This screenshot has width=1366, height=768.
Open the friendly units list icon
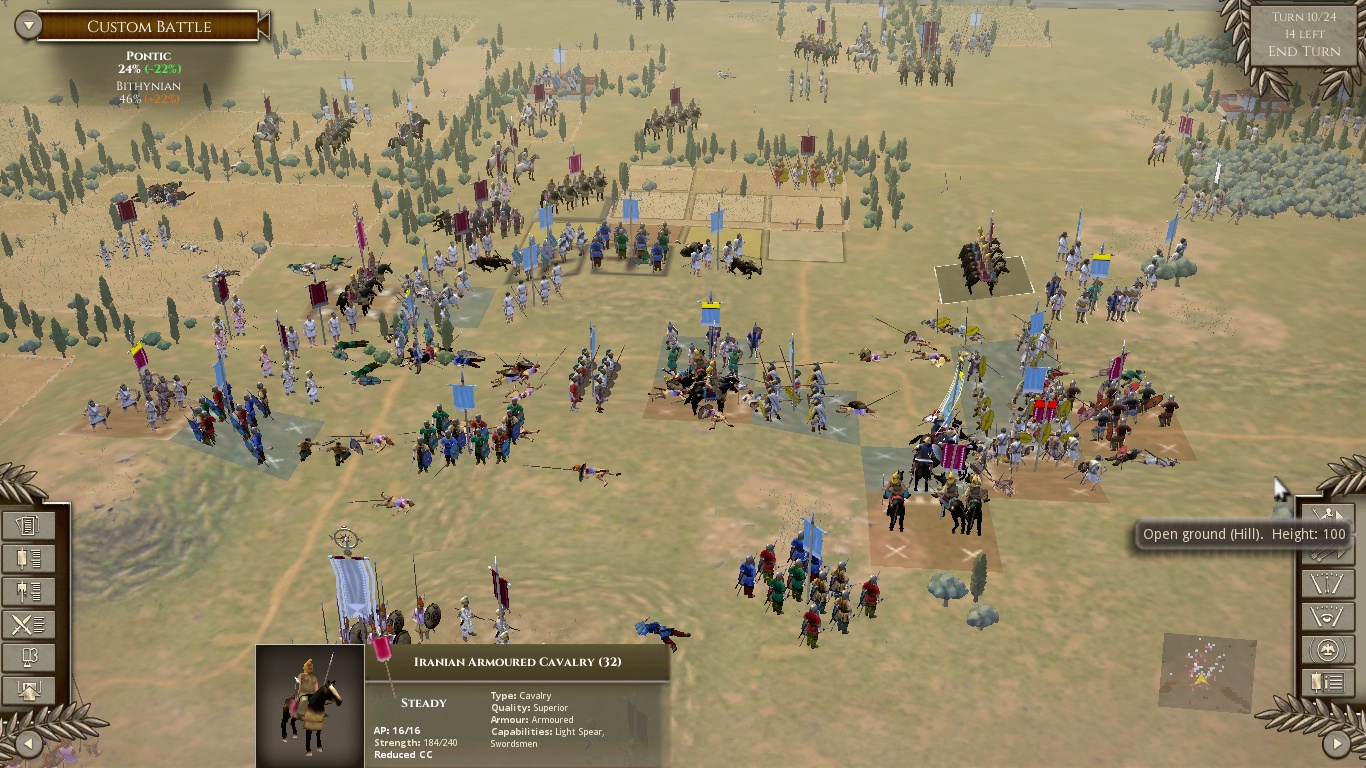(x=29, y=558)
